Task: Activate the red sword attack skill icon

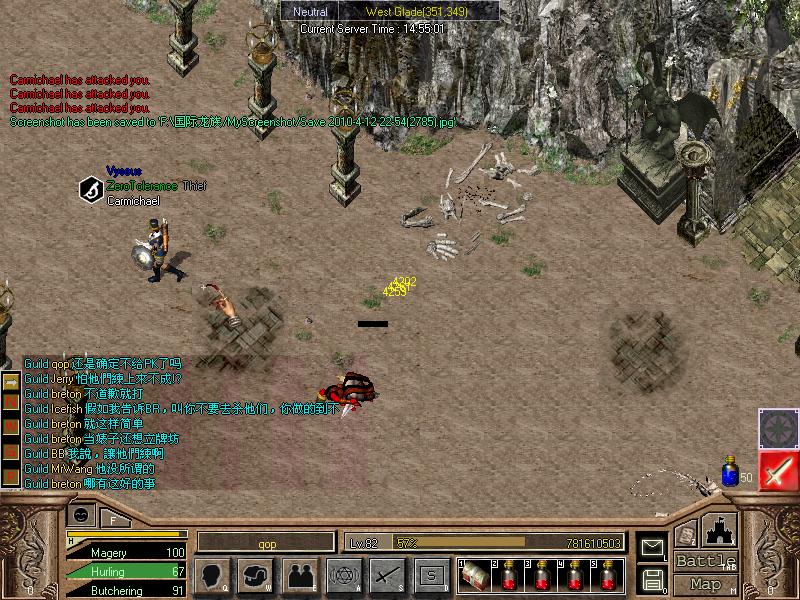Action: 778,470
